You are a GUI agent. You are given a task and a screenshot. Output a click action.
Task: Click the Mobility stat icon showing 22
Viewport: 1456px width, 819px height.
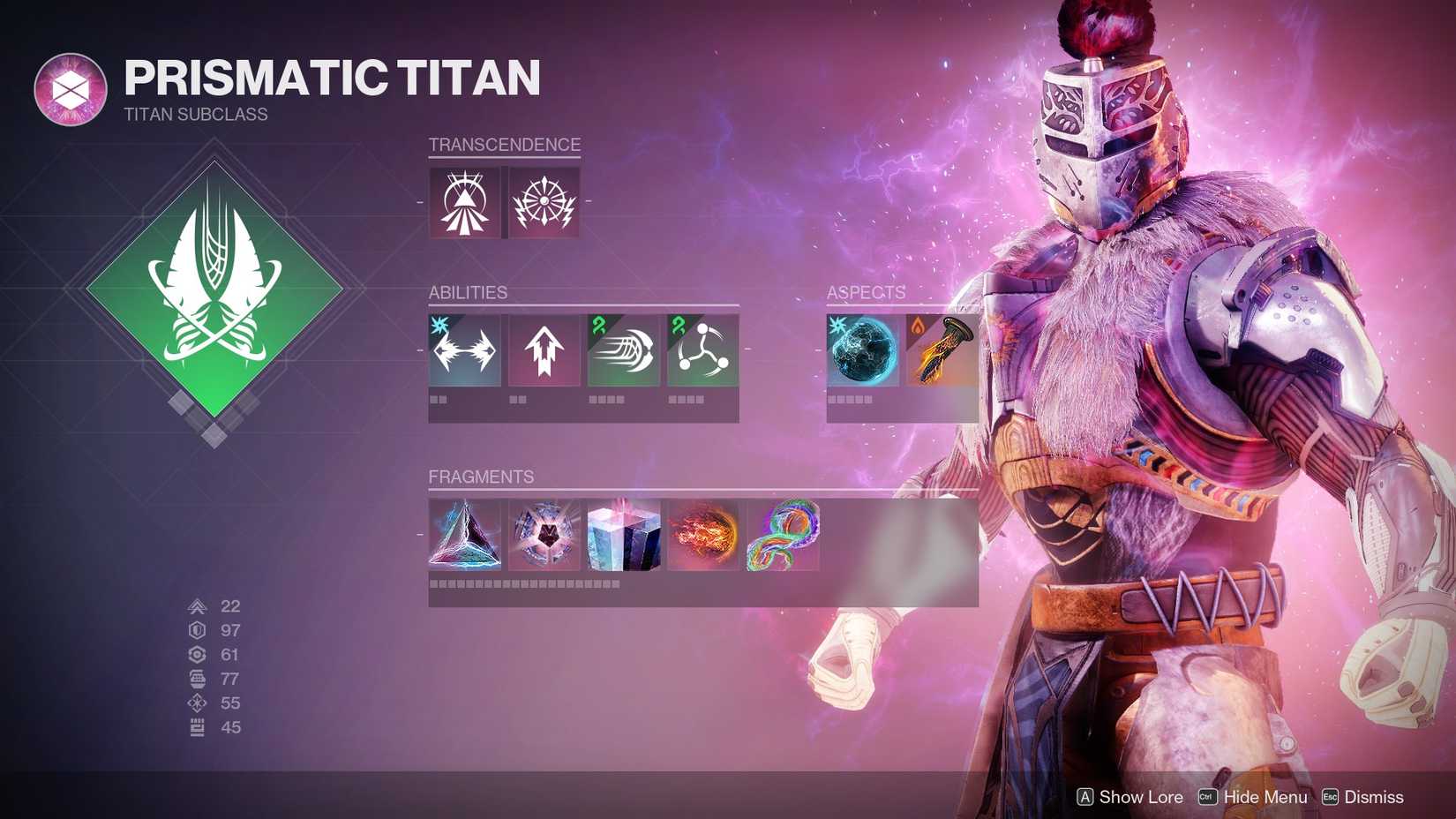(x=196, y=606)
